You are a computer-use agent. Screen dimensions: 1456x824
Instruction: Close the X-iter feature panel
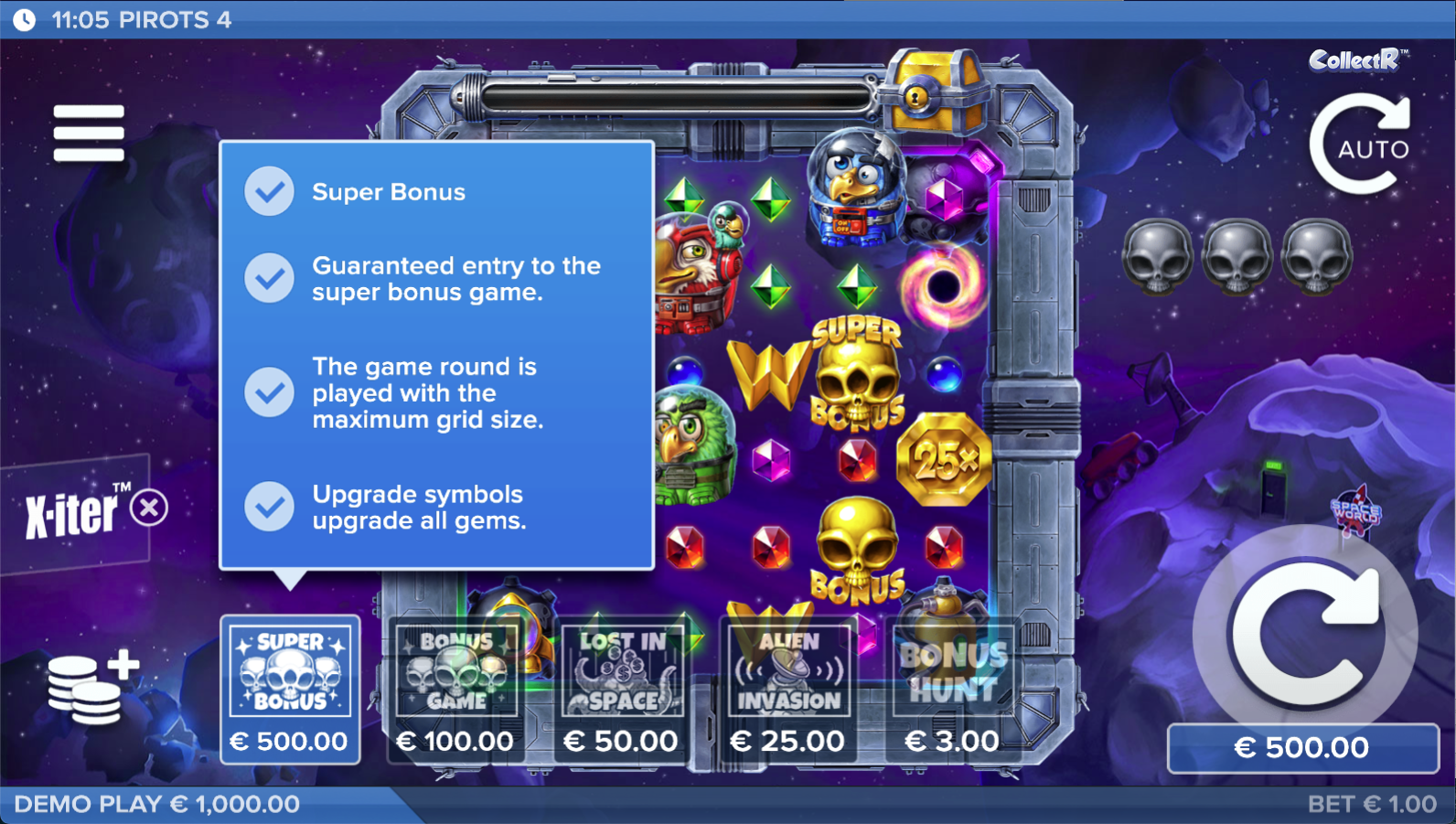coord(149,508)
